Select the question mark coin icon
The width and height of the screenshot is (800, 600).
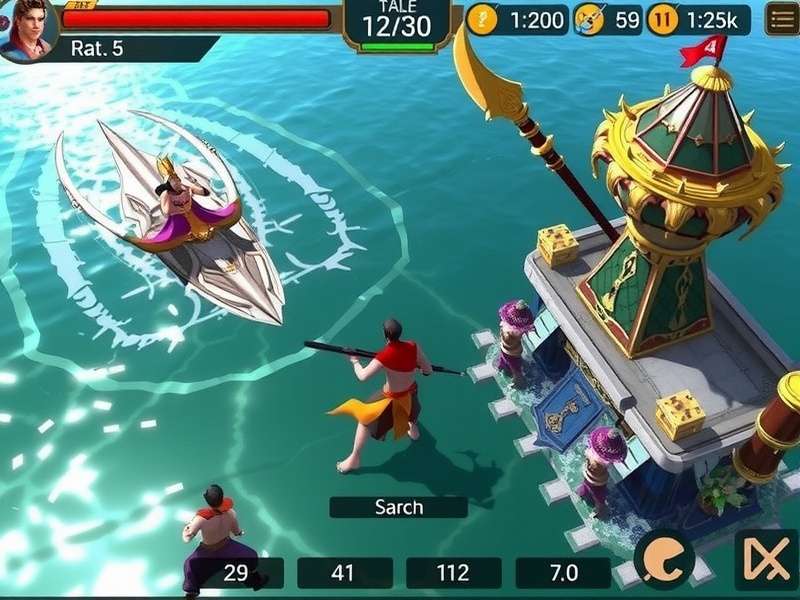(482, 19)
